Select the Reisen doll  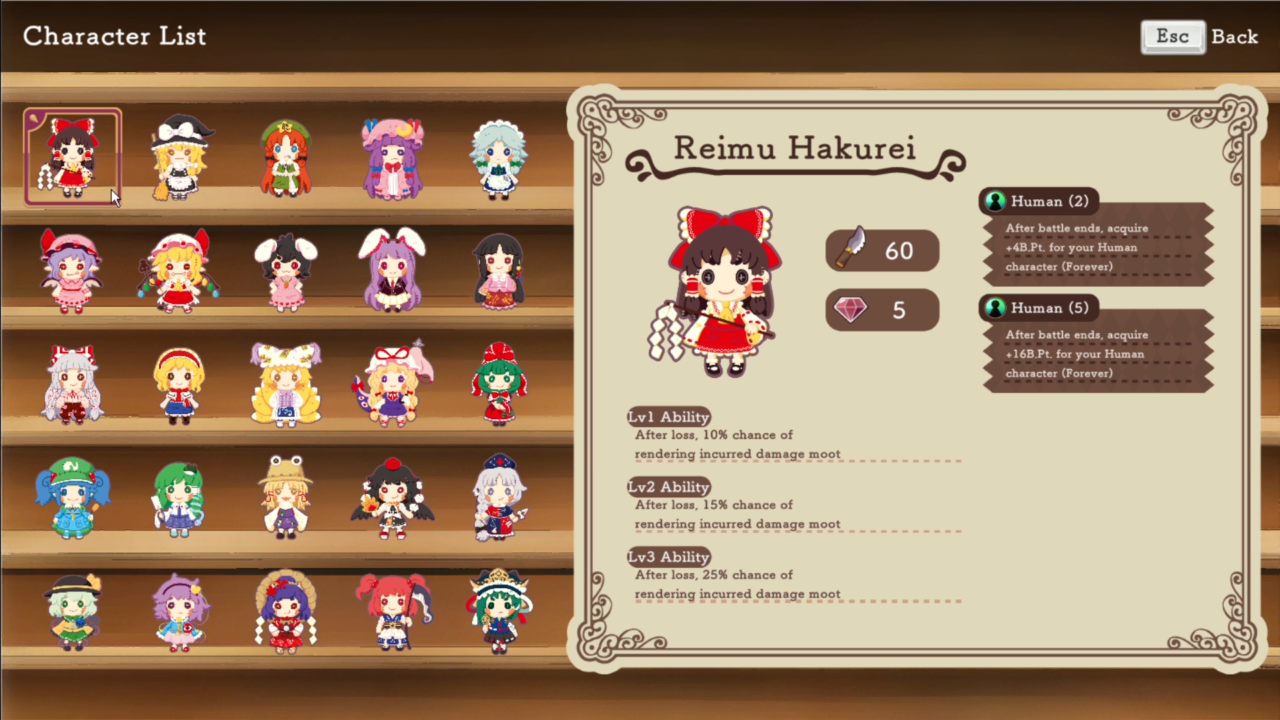pyautogui.click(x=393, y=272)
